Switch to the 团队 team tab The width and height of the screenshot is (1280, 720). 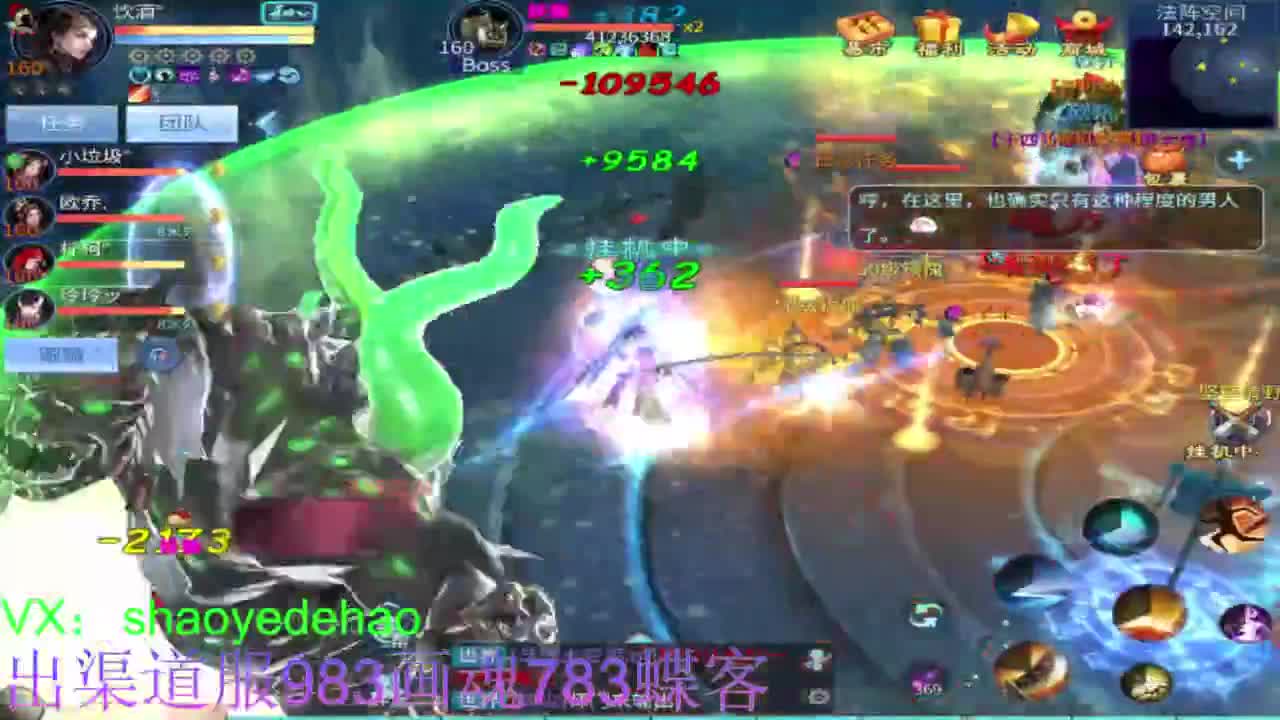tap(180, 122)
